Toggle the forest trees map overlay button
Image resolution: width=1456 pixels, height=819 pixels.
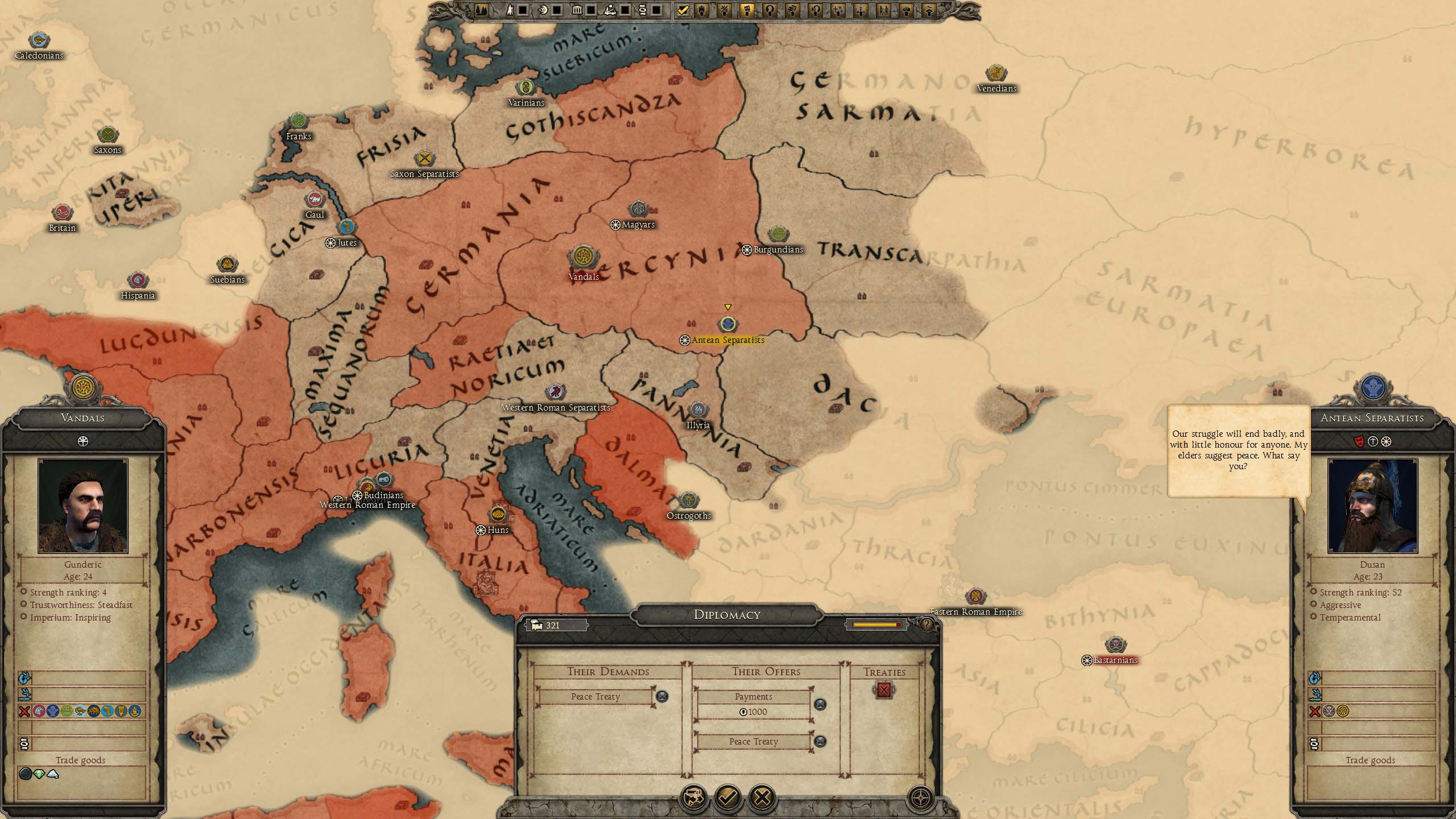pos(481,10)
